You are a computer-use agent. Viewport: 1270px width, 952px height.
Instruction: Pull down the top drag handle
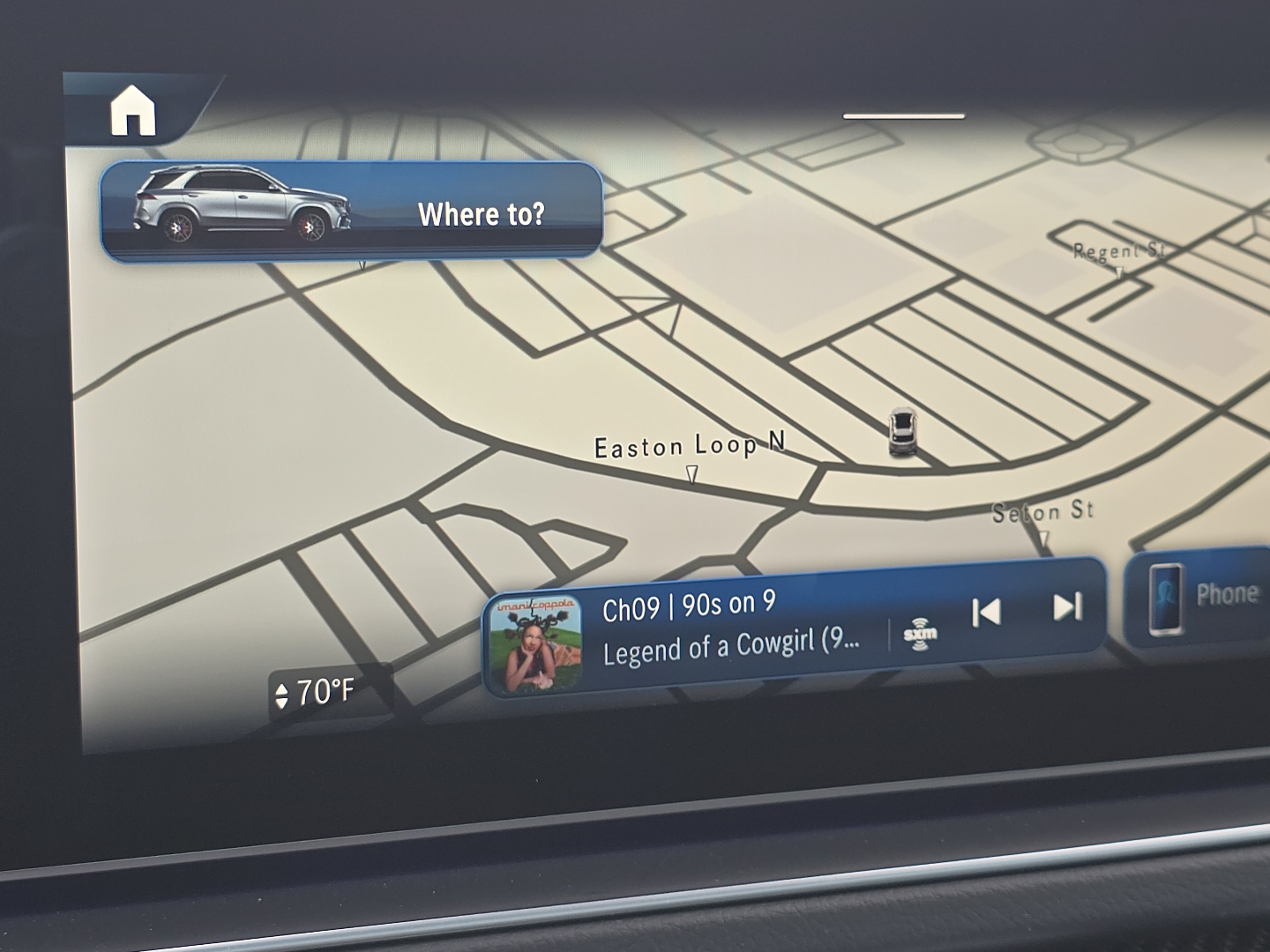click(903, 113)
